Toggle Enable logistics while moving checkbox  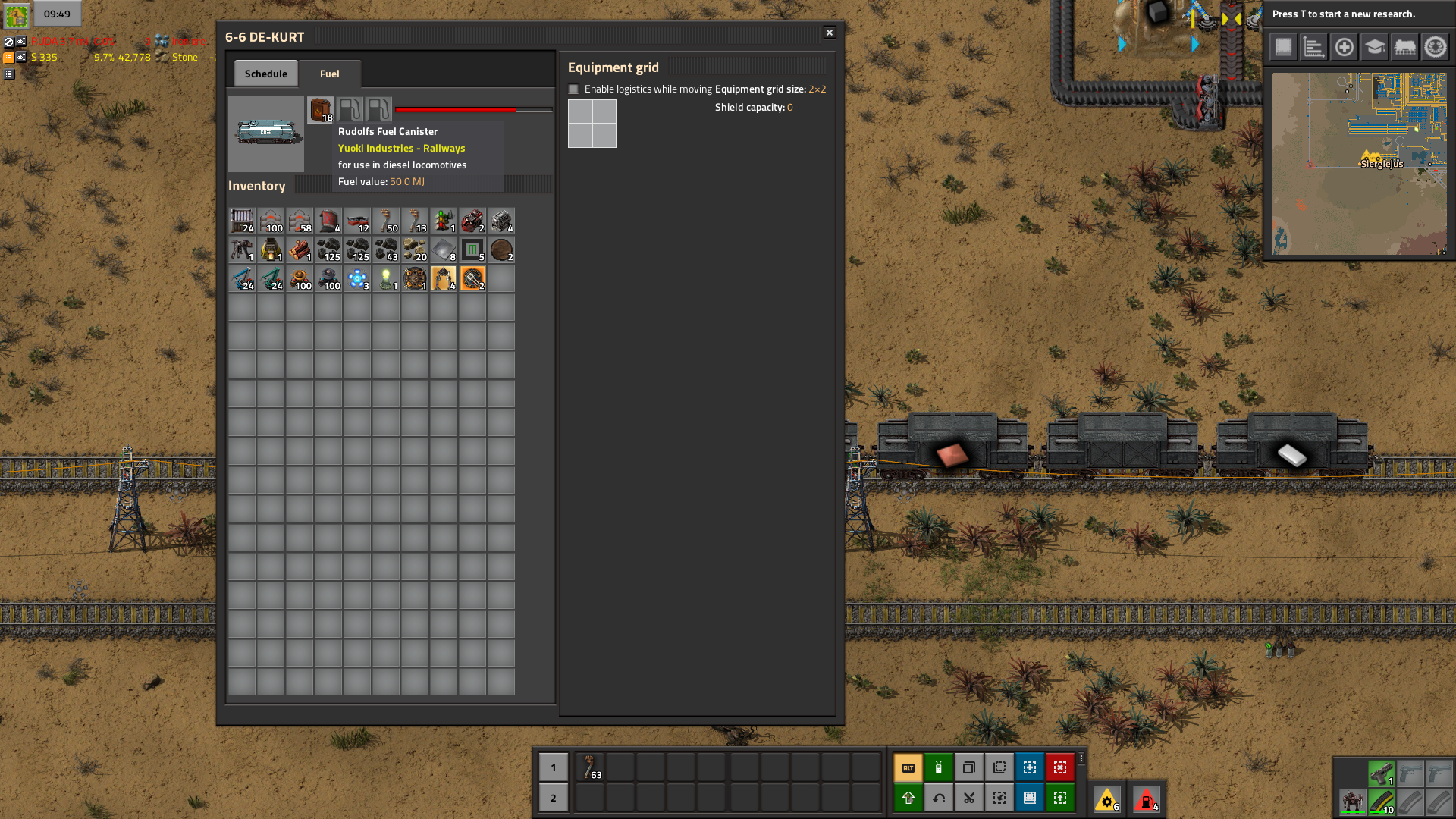click(574, 89)
